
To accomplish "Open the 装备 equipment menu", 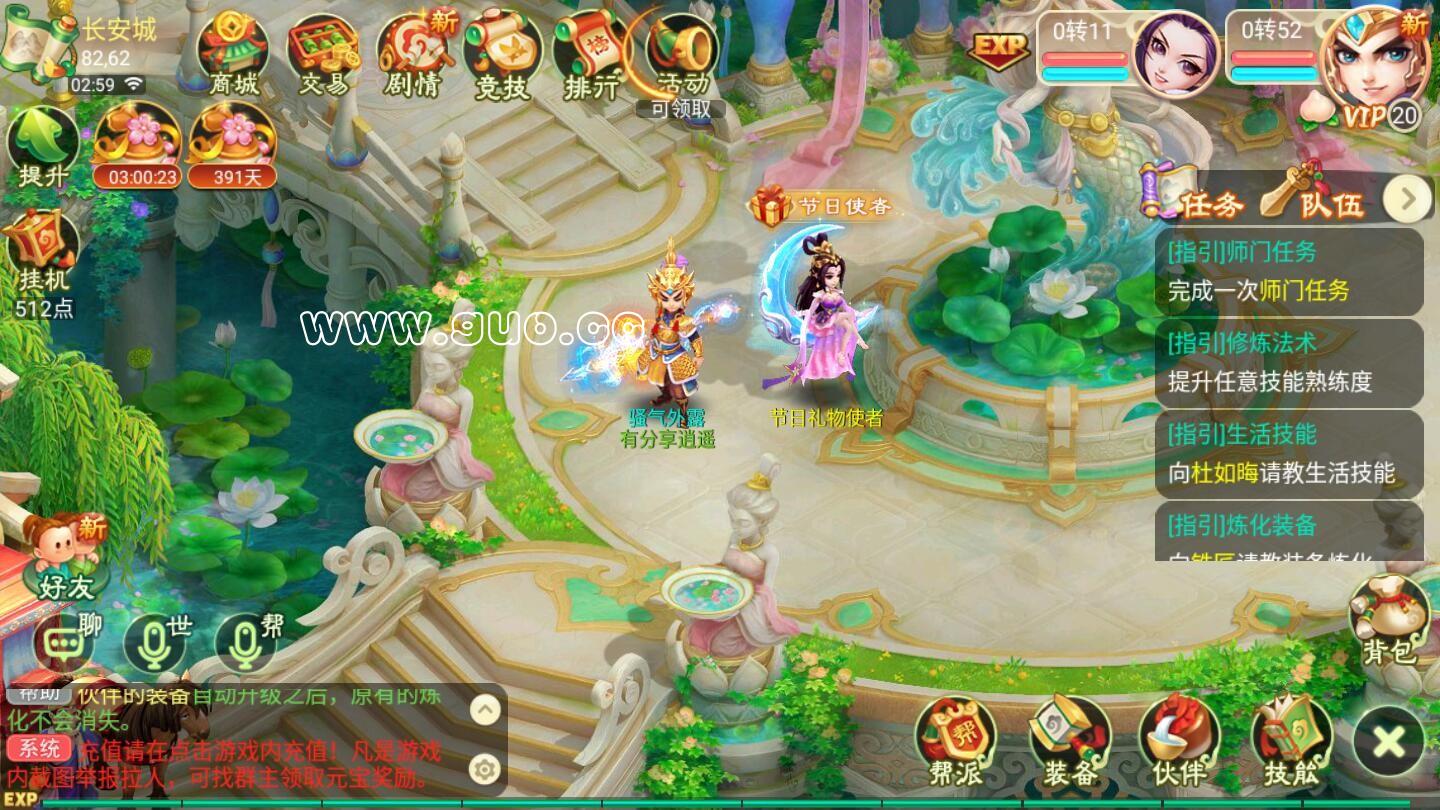I will 1070,742.
